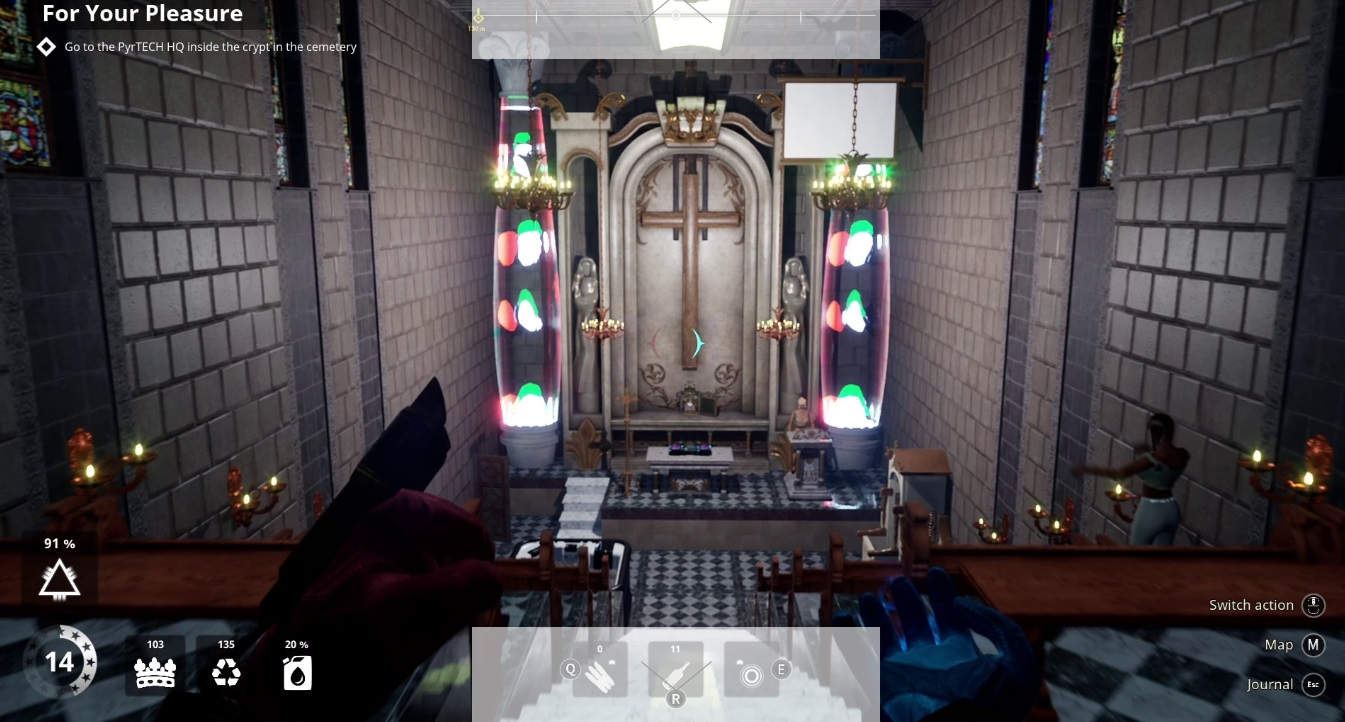Click the Go to the PyrTECH HQ objective text
Screen dimensions: 1345x722
click(x=210, y=47)
